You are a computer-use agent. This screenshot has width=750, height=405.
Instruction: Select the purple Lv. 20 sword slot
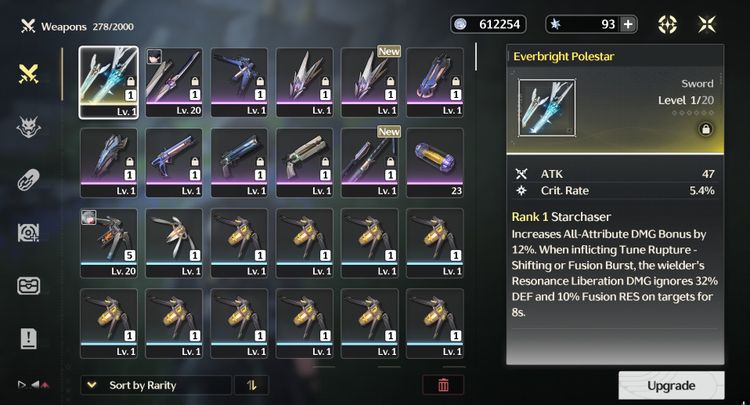pyautogui.click(x=176, y=83)
